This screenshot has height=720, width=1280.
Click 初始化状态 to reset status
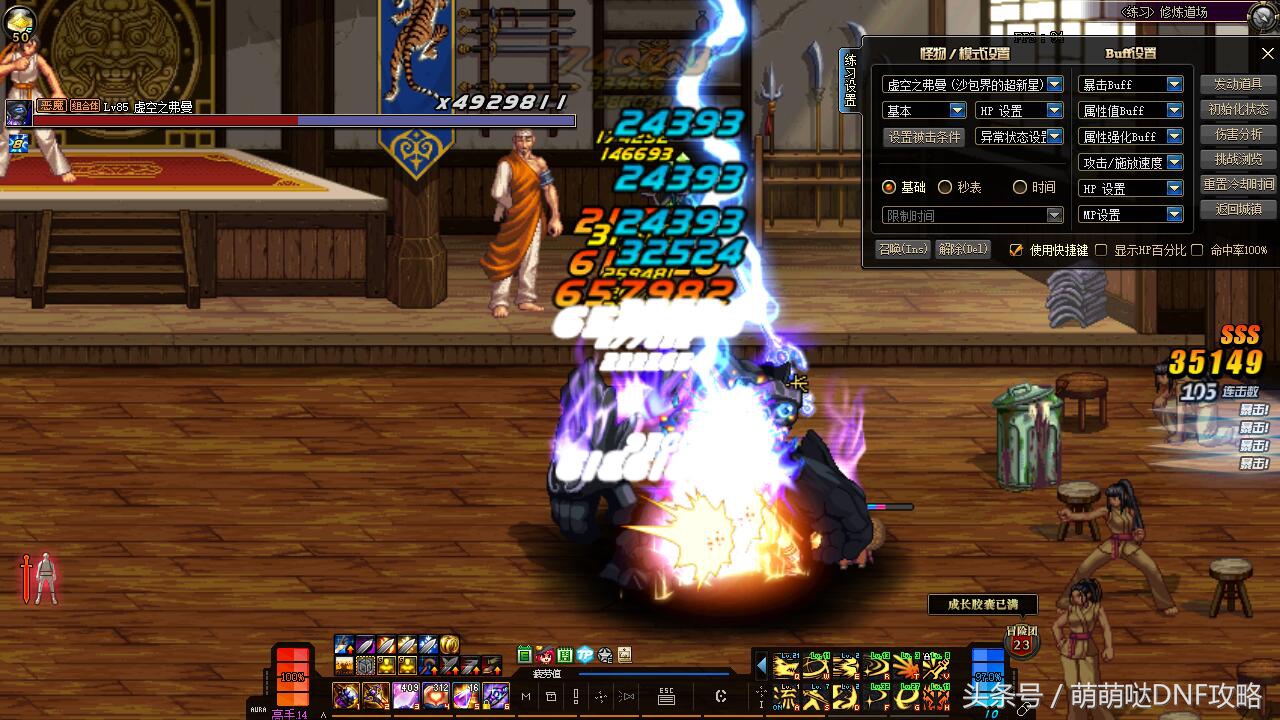pyautogui.click(x=1238, y=109)
